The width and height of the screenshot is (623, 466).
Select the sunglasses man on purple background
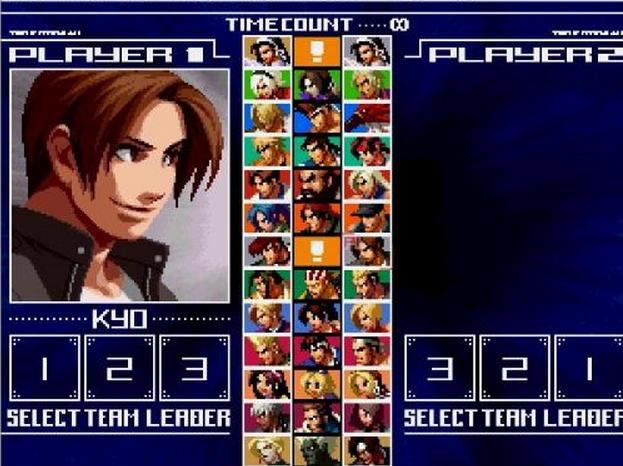[317, 416]
